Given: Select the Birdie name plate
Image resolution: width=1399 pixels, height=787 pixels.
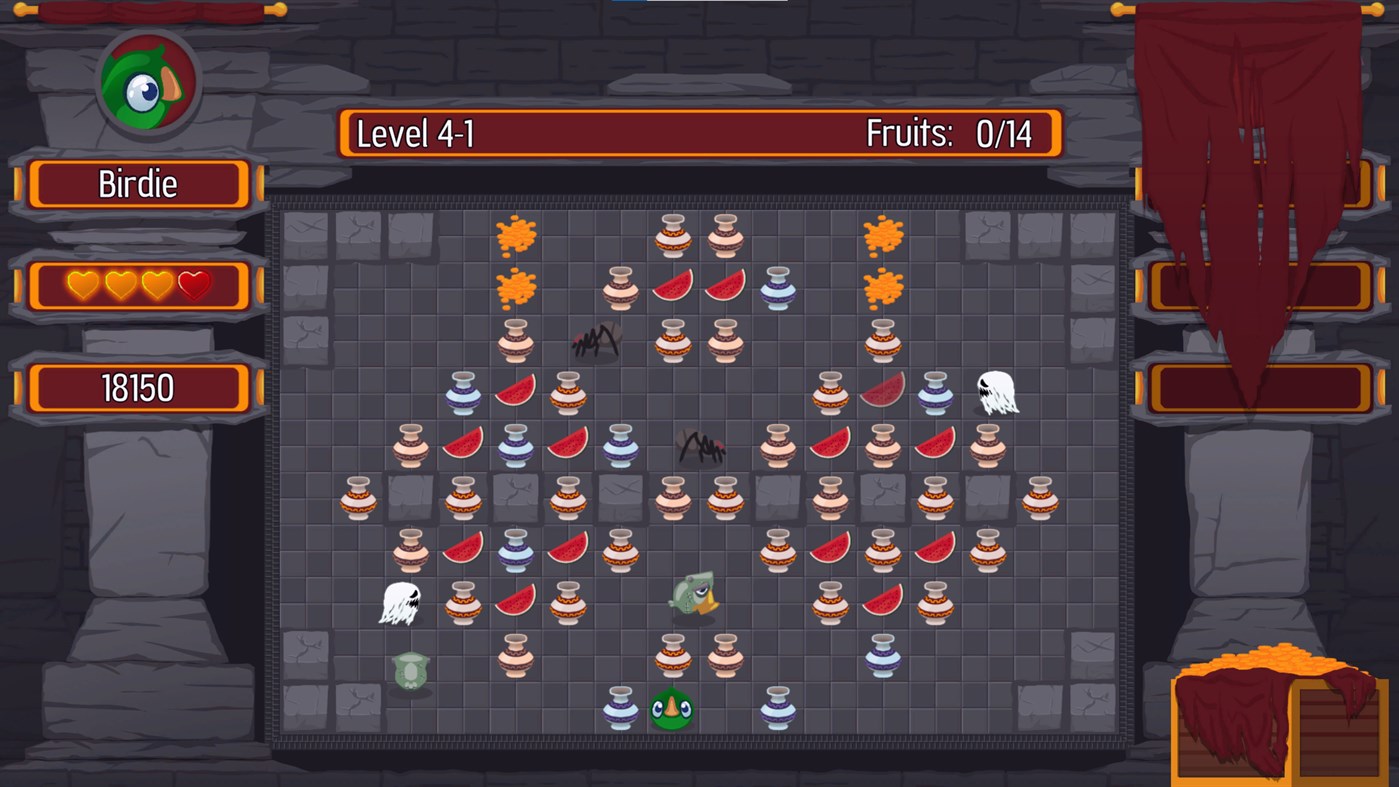Looking at the screenshot, I should pos(139,184).
